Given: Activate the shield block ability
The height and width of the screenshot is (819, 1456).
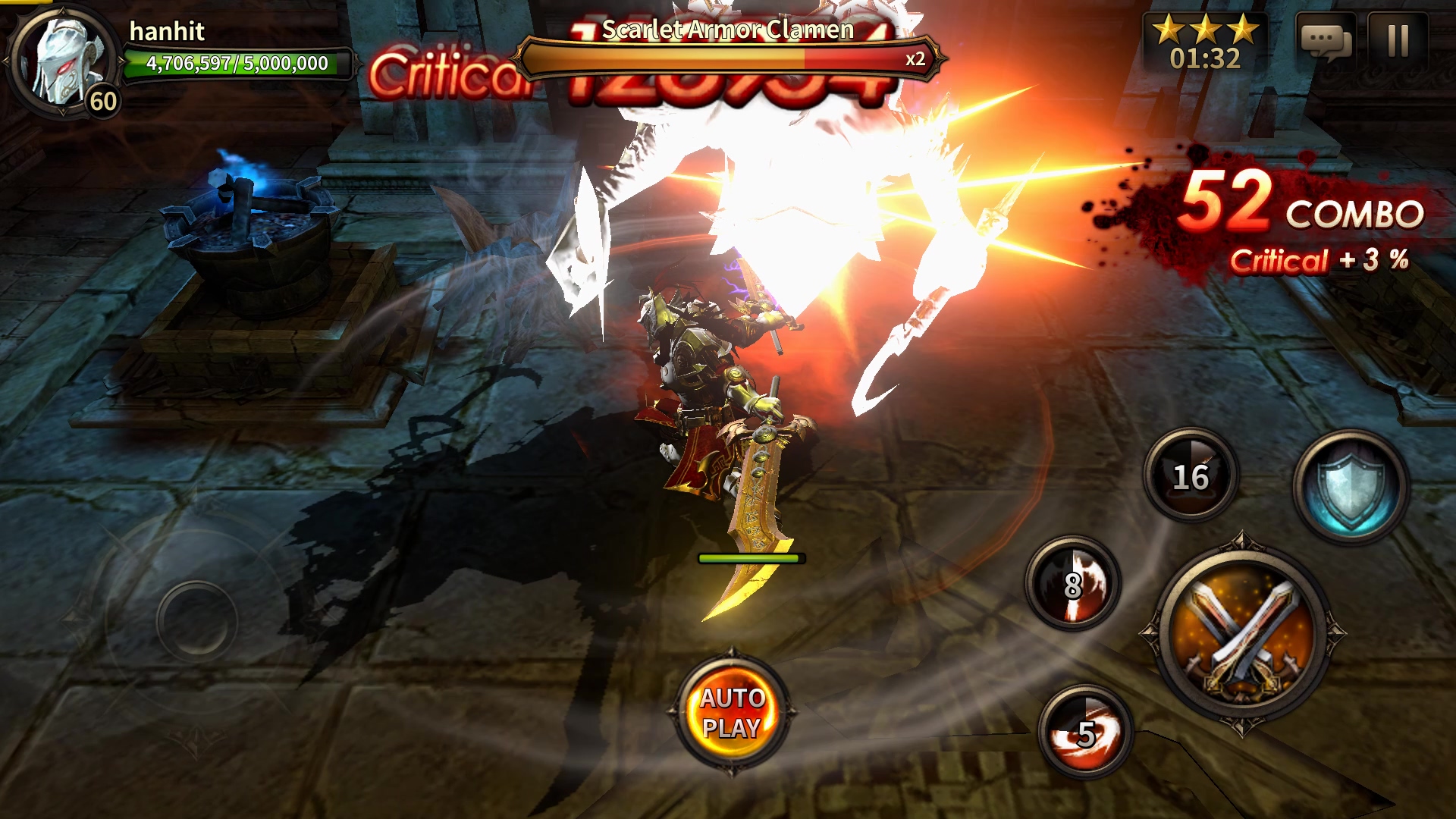Looking at the screenshot, I should (1350, 487).
